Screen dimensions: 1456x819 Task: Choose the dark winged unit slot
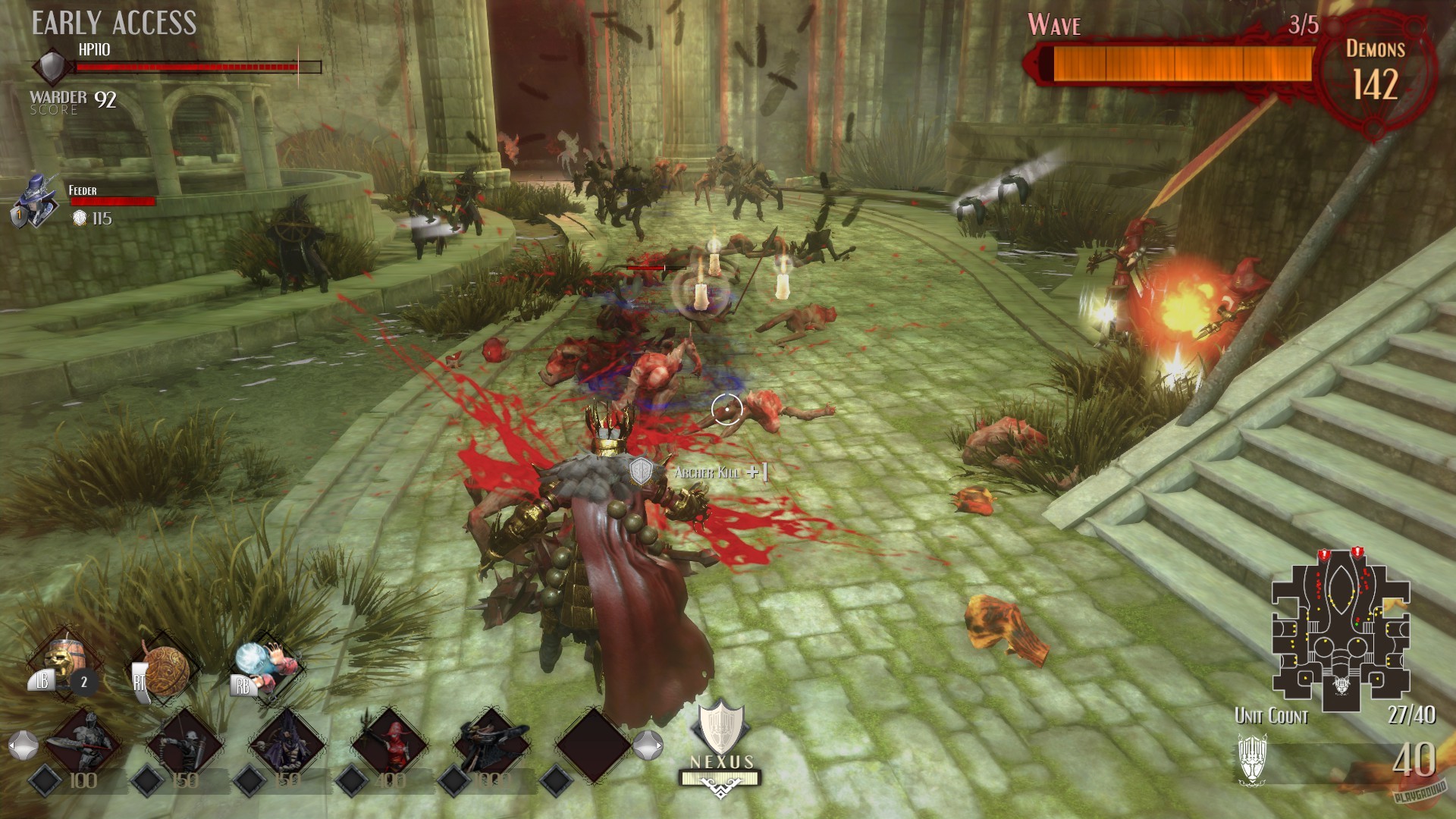tap(491, 742)
